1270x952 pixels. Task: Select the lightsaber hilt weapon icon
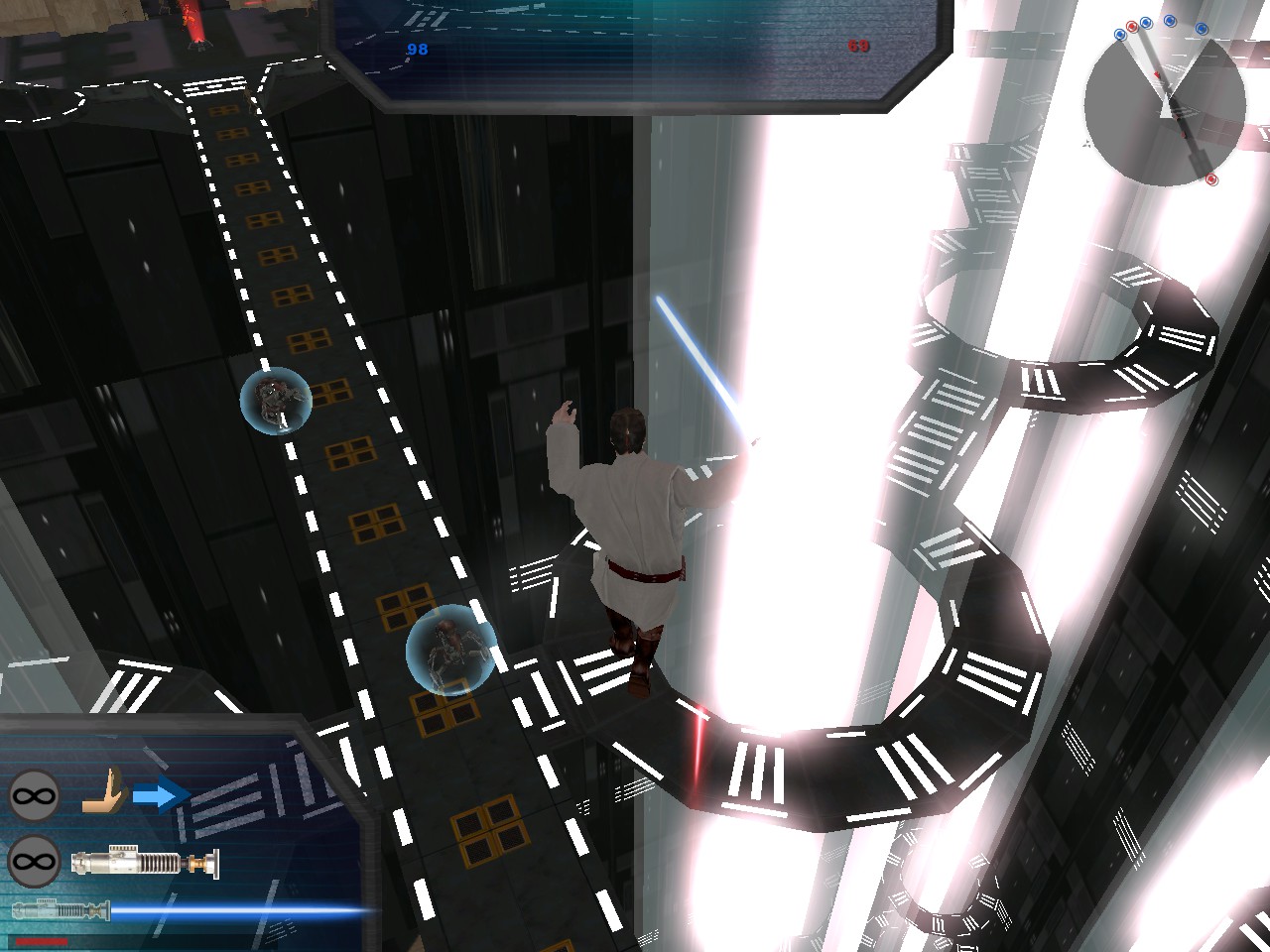click(145, 861)
